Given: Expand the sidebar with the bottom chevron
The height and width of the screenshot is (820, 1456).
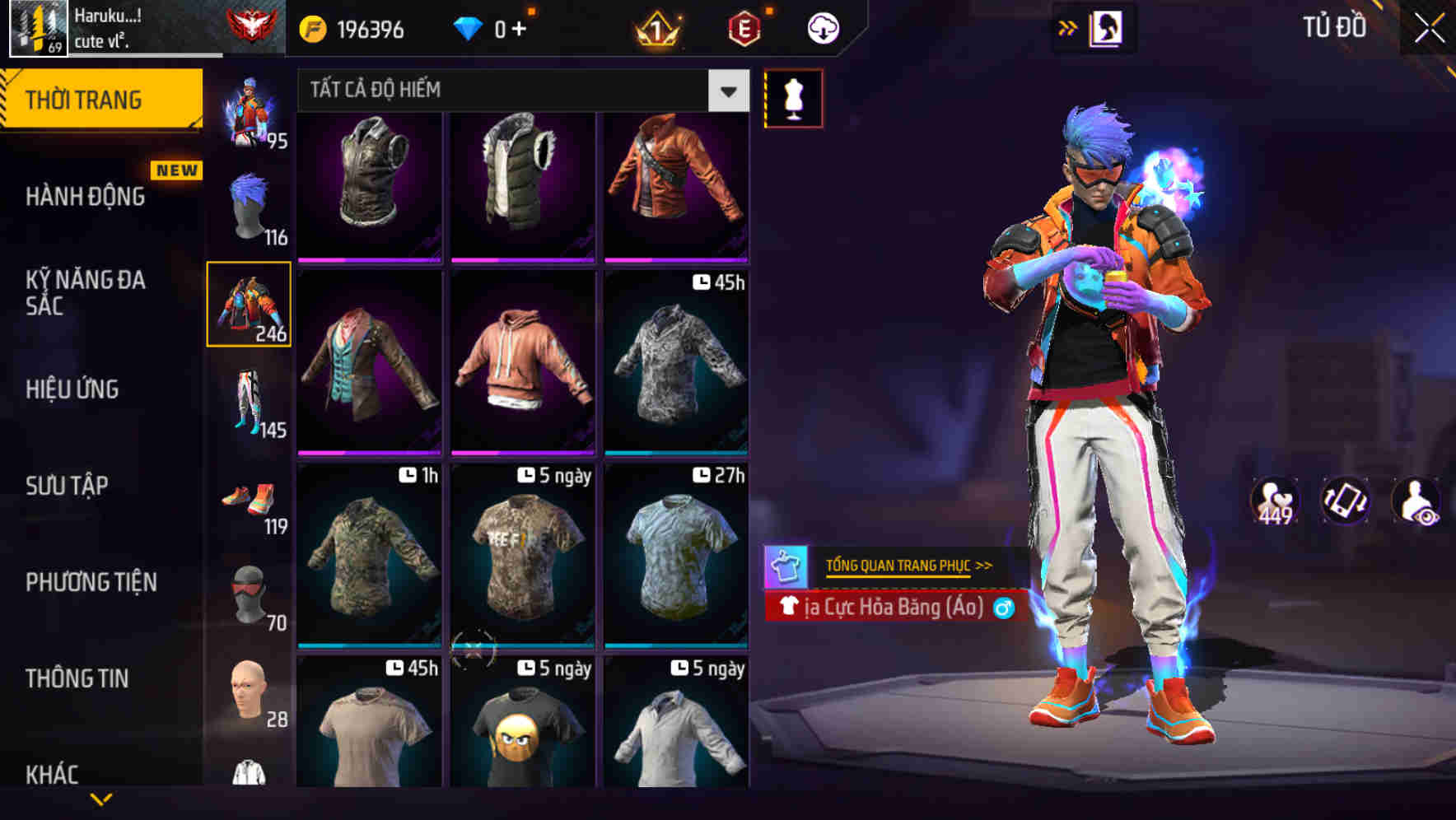Looking at the screenshot, I should click(101, 799).
